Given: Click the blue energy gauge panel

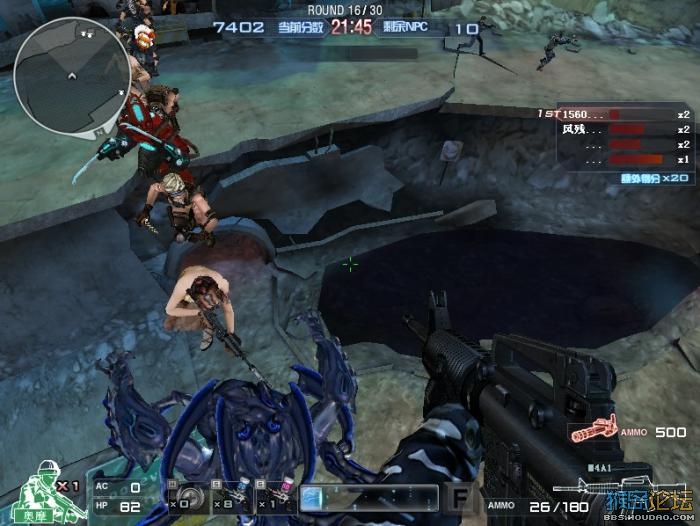Looking at the screenshot, I should 368,496.
